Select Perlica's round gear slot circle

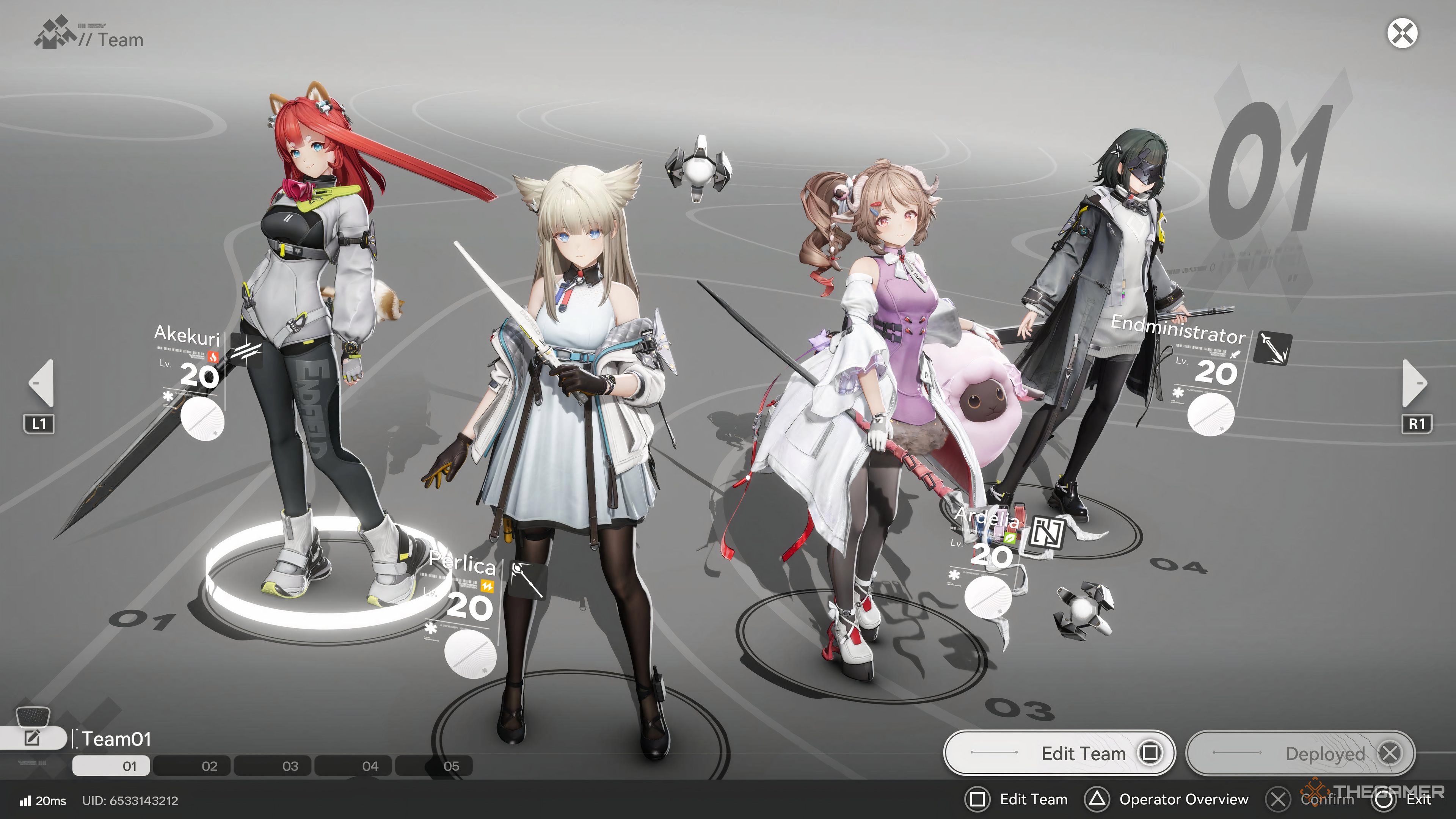coord(471,653)
